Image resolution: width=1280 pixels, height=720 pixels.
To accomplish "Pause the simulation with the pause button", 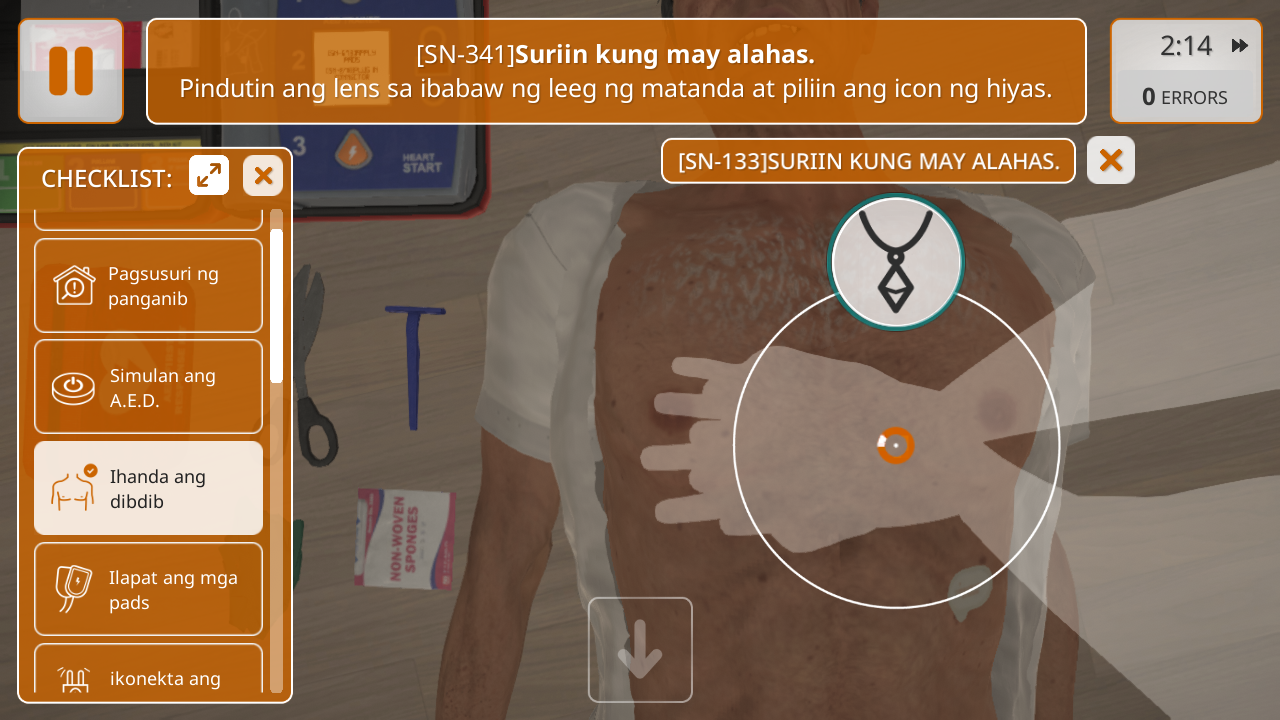I will (71, 71).
